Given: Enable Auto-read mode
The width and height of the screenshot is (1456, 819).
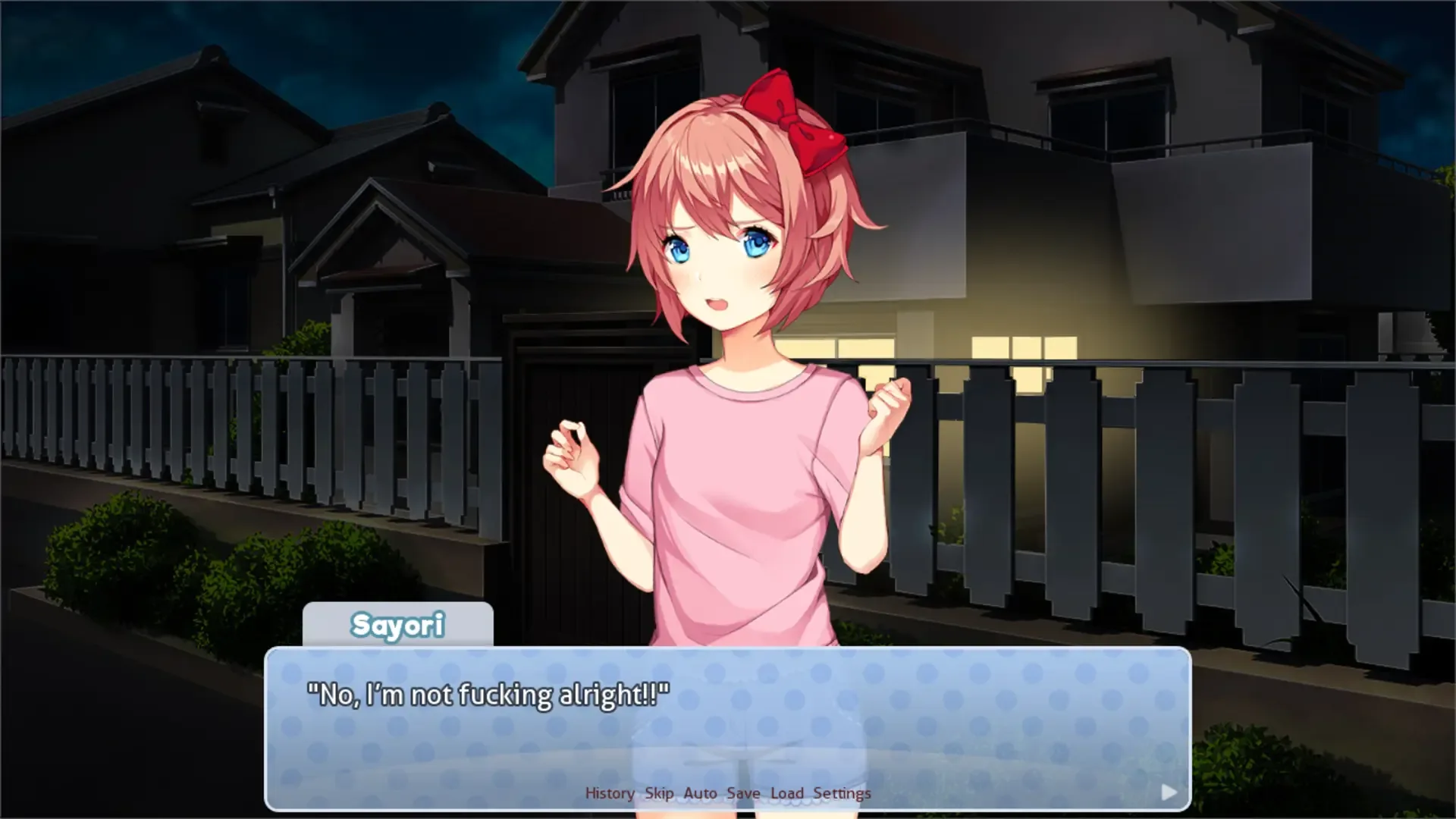Looking at the screenshot, I should (x=699, y=792).
